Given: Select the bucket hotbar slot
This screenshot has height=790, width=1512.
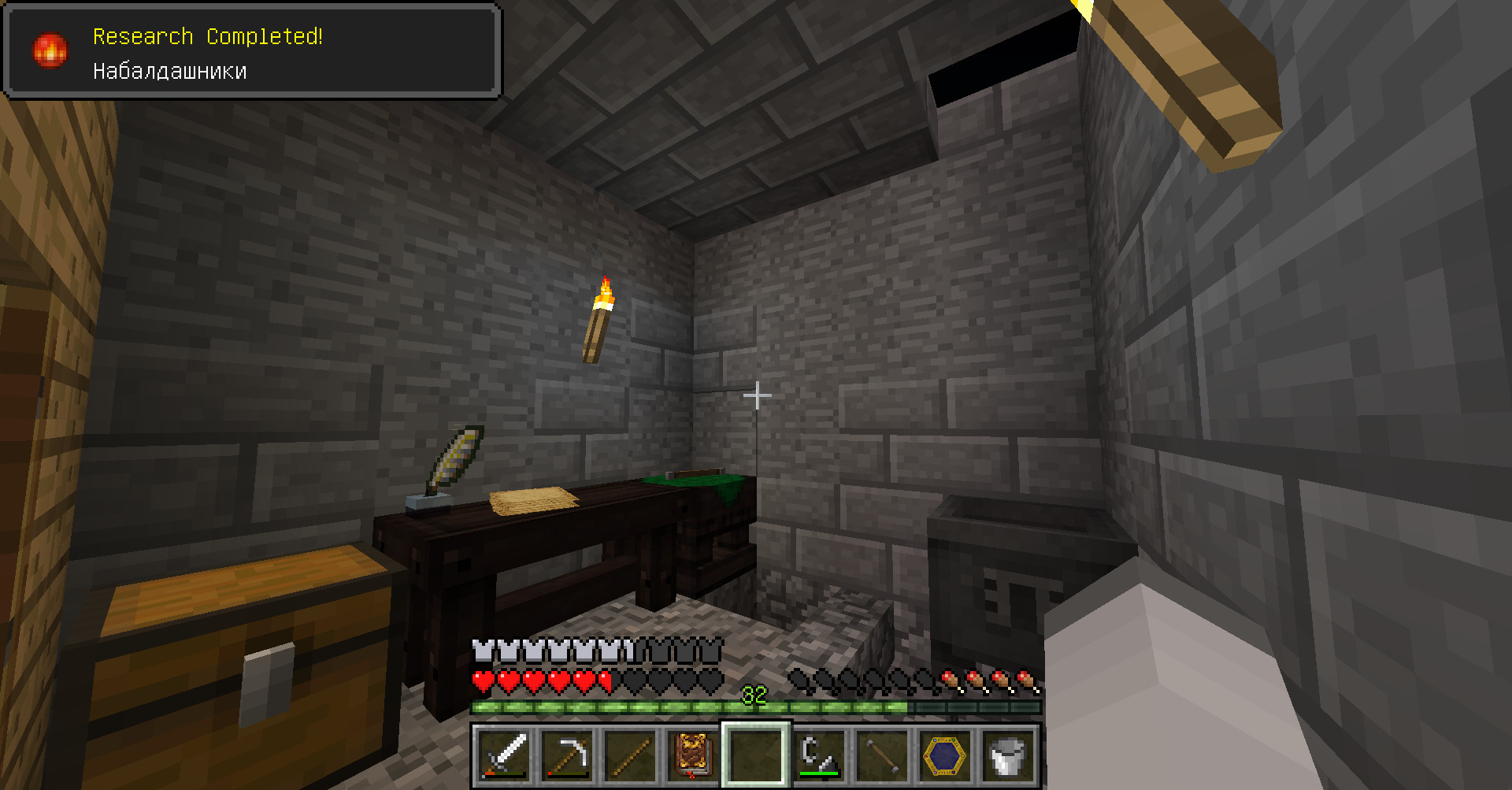Looking at the screenshot, I should click(1008, 755).
